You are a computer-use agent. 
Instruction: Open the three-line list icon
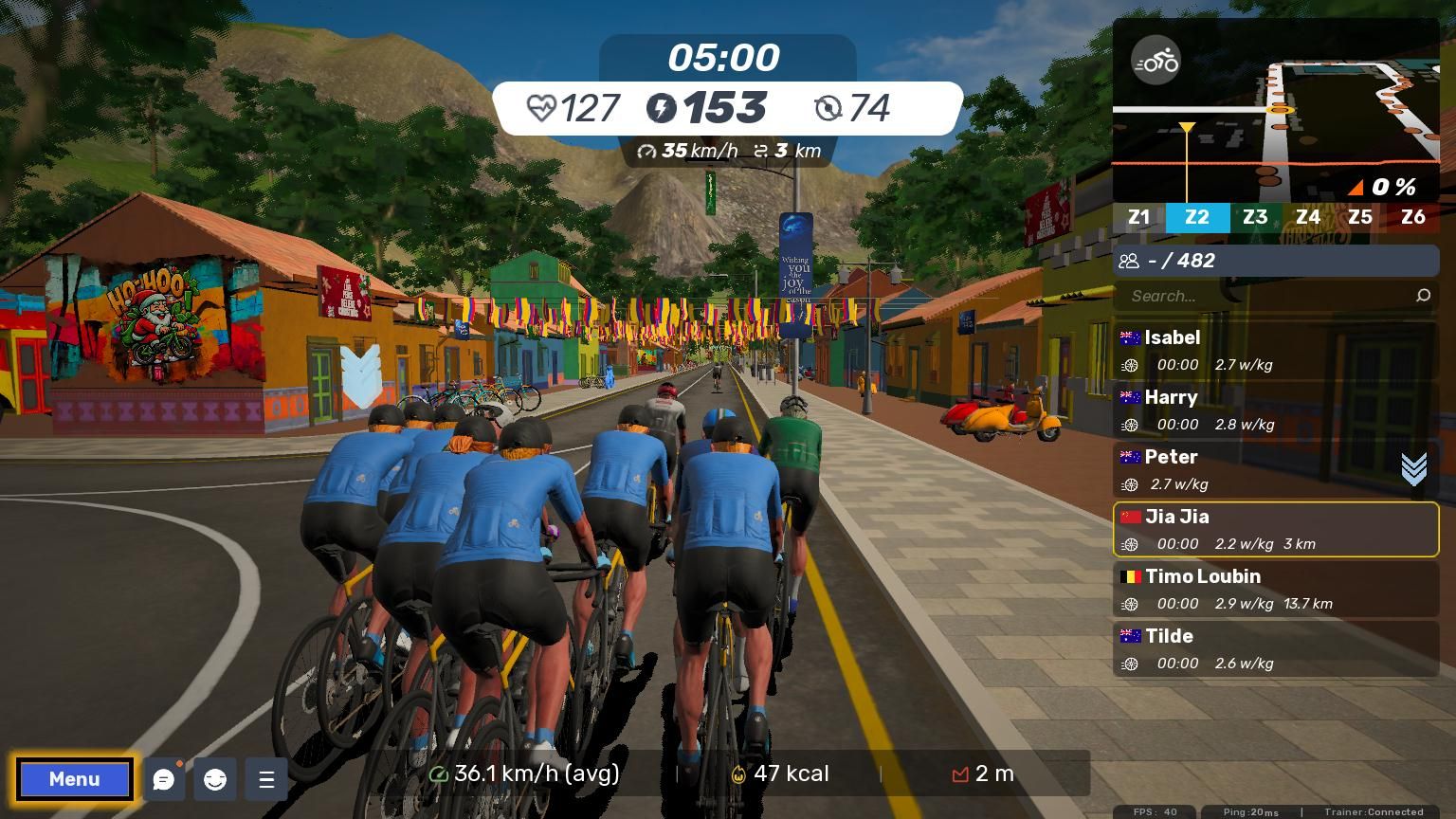tap(266, 780)
